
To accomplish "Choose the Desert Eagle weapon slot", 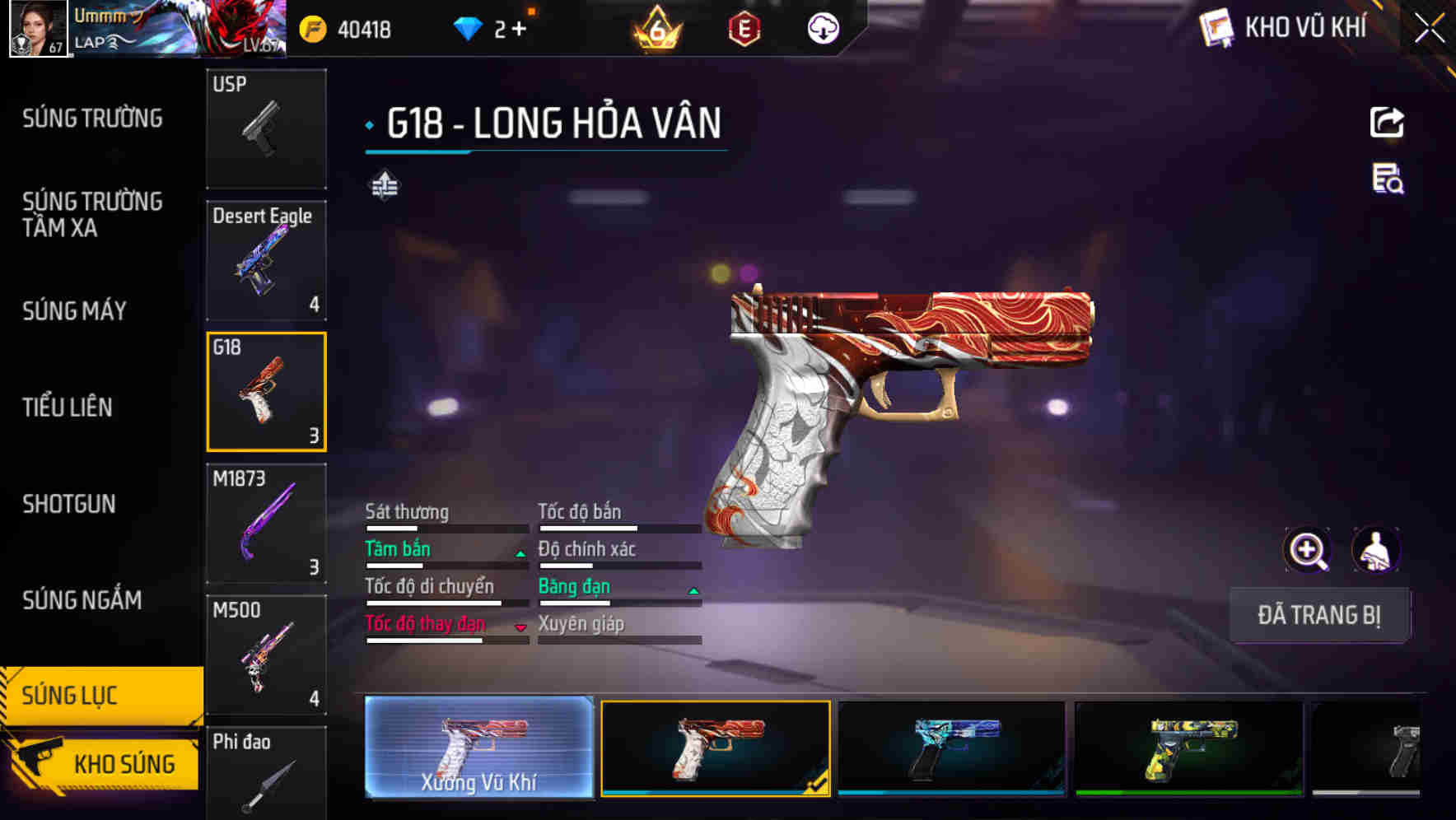I will 266,260.
